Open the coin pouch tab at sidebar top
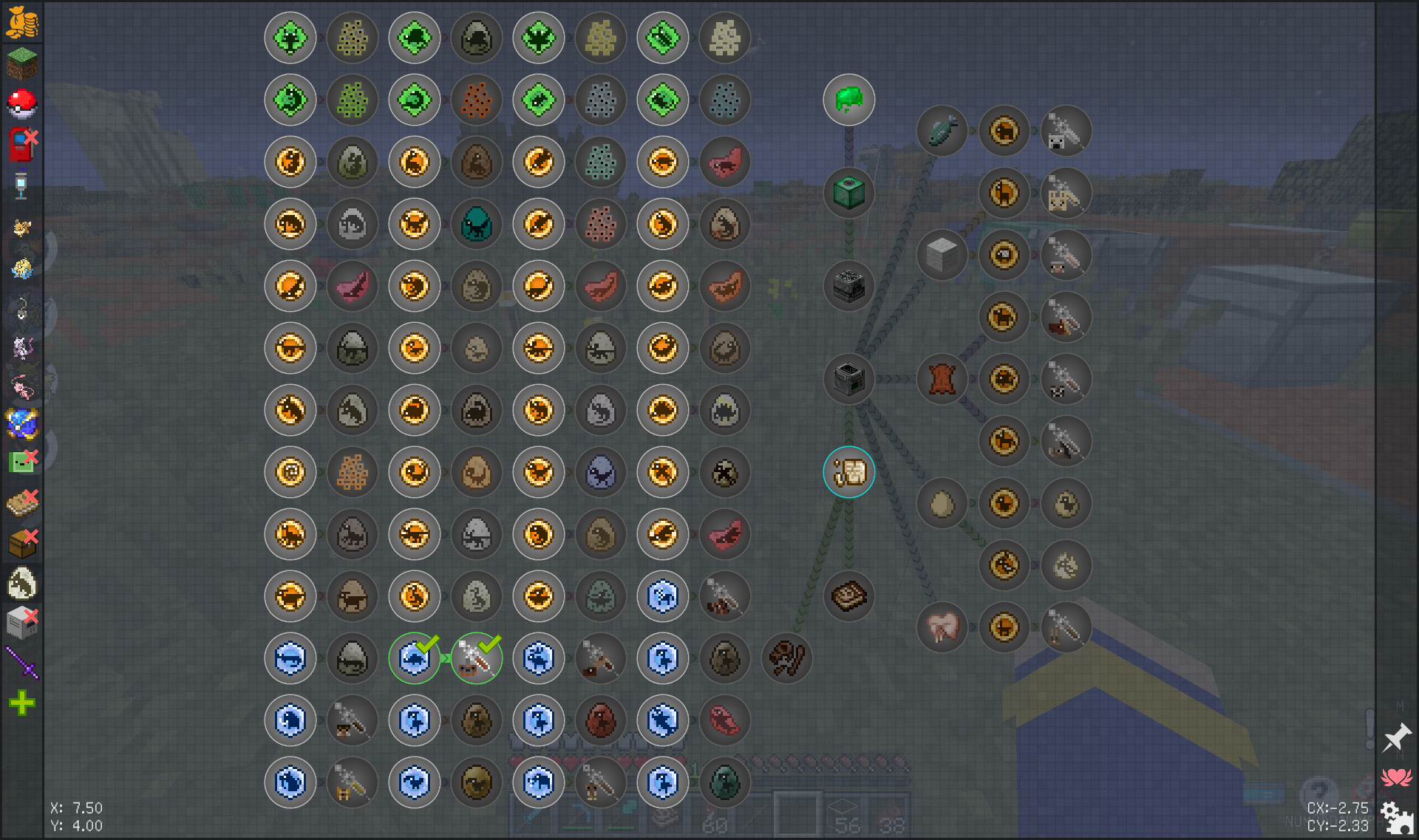This screenshot has height=840, width=1419. [x=22, y=22]
